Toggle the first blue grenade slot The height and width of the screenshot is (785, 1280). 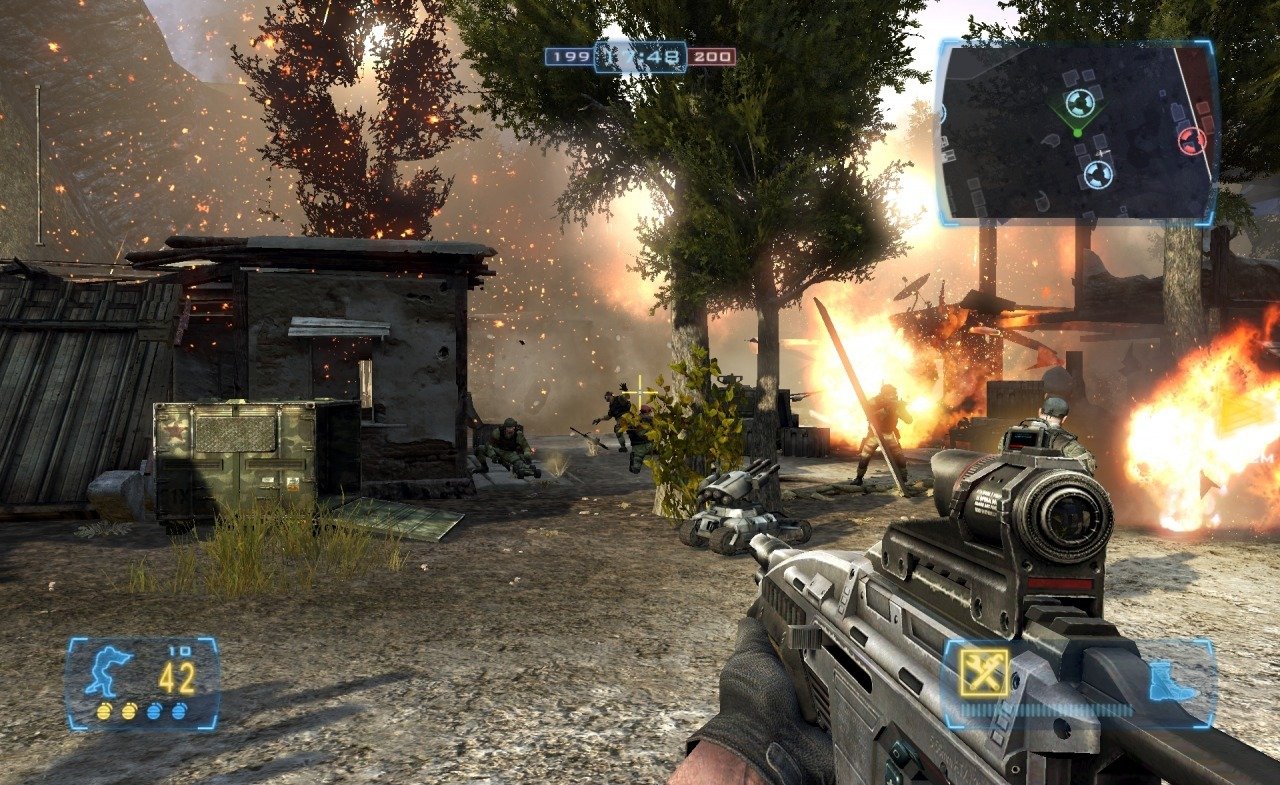pos(154,710)
